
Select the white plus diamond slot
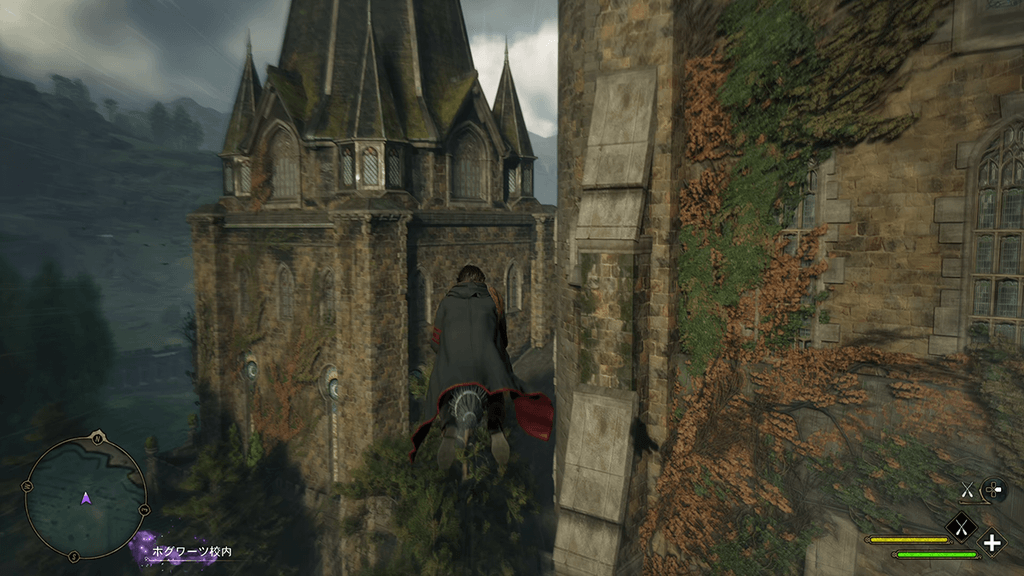tap(992, 543)
